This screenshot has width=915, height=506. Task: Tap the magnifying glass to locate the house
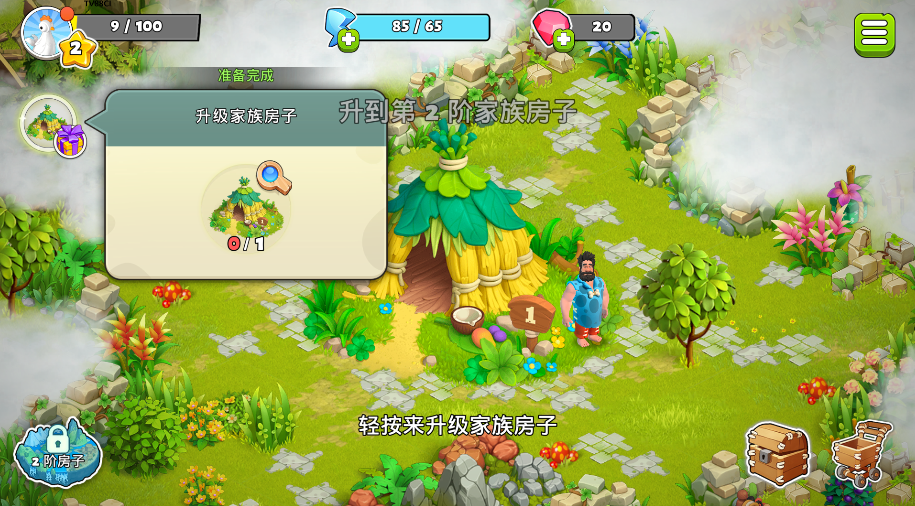click(273, 177)
